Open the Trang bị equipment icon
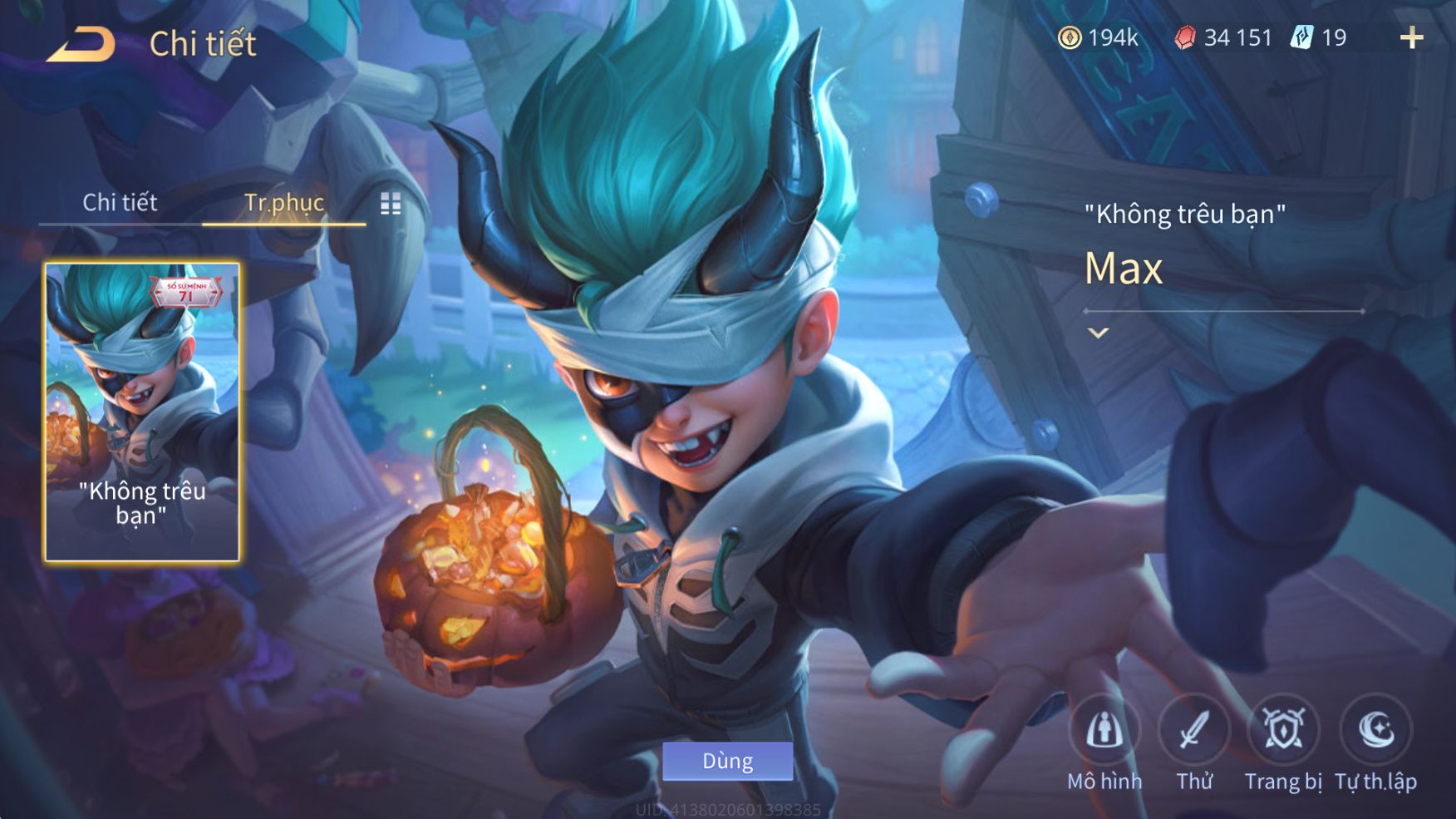Screen dimensions: 1456x819 tap(1283, 730)
